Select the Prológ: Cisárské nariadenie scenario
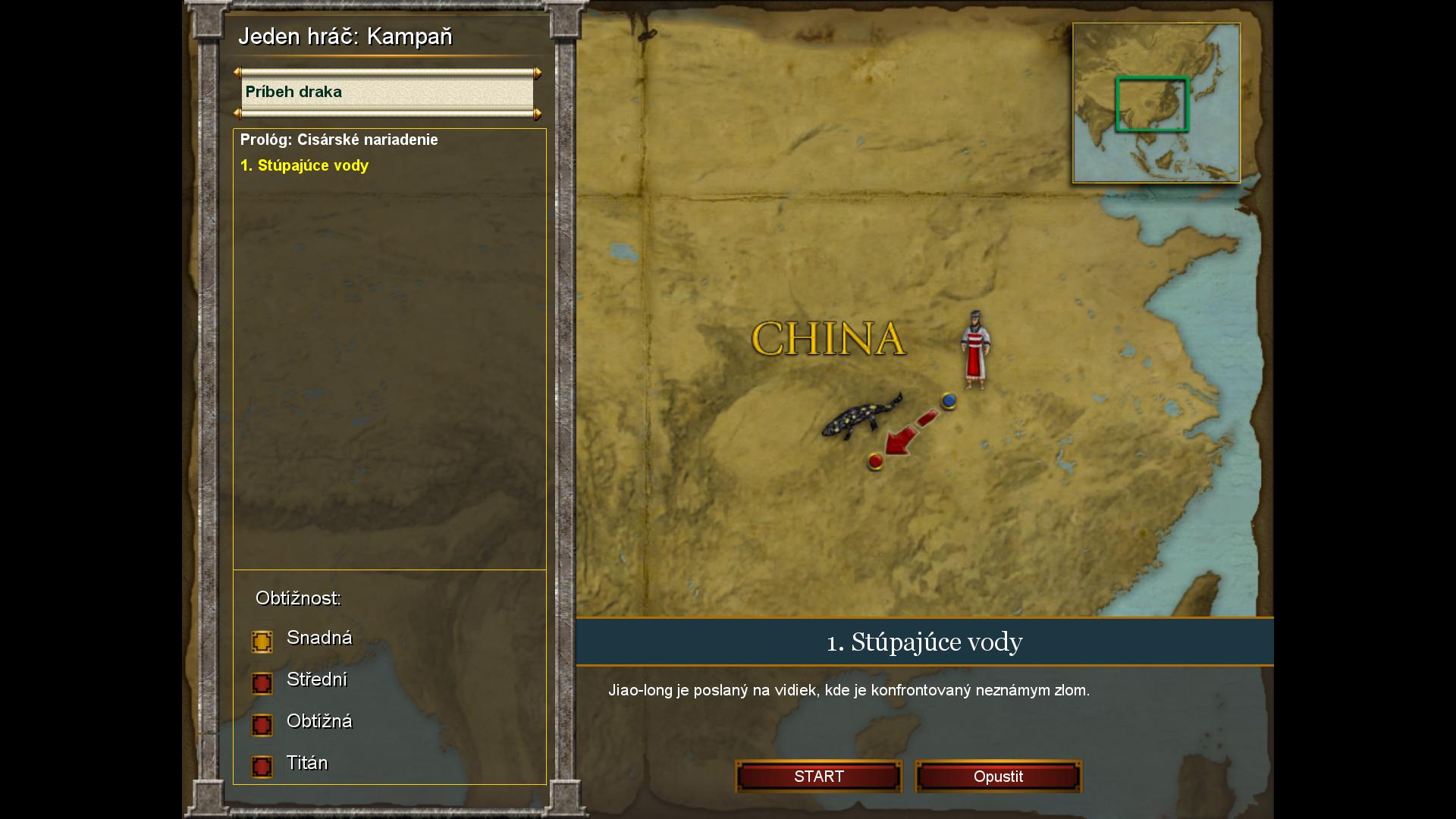 (339, 140)
